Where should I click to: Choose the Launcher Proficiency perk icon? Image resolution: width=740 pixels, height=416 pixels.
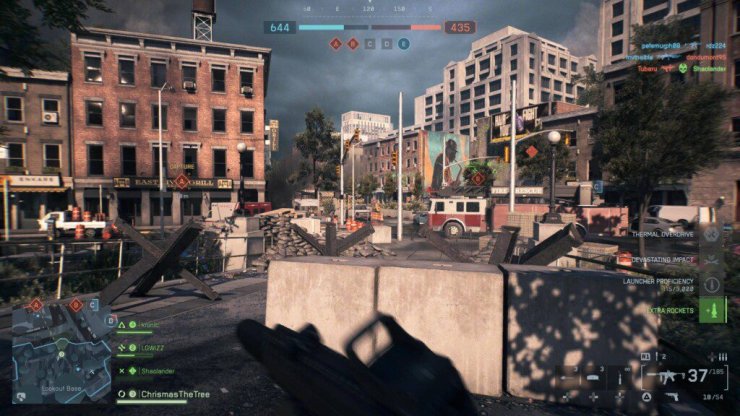pos(712,282)
